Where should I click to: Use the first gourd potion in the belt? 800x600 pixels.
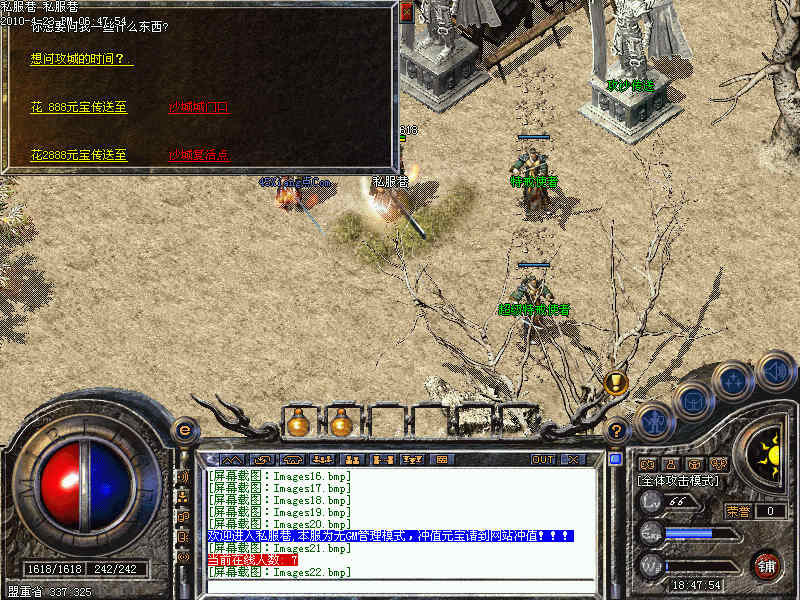click(297, 424)
